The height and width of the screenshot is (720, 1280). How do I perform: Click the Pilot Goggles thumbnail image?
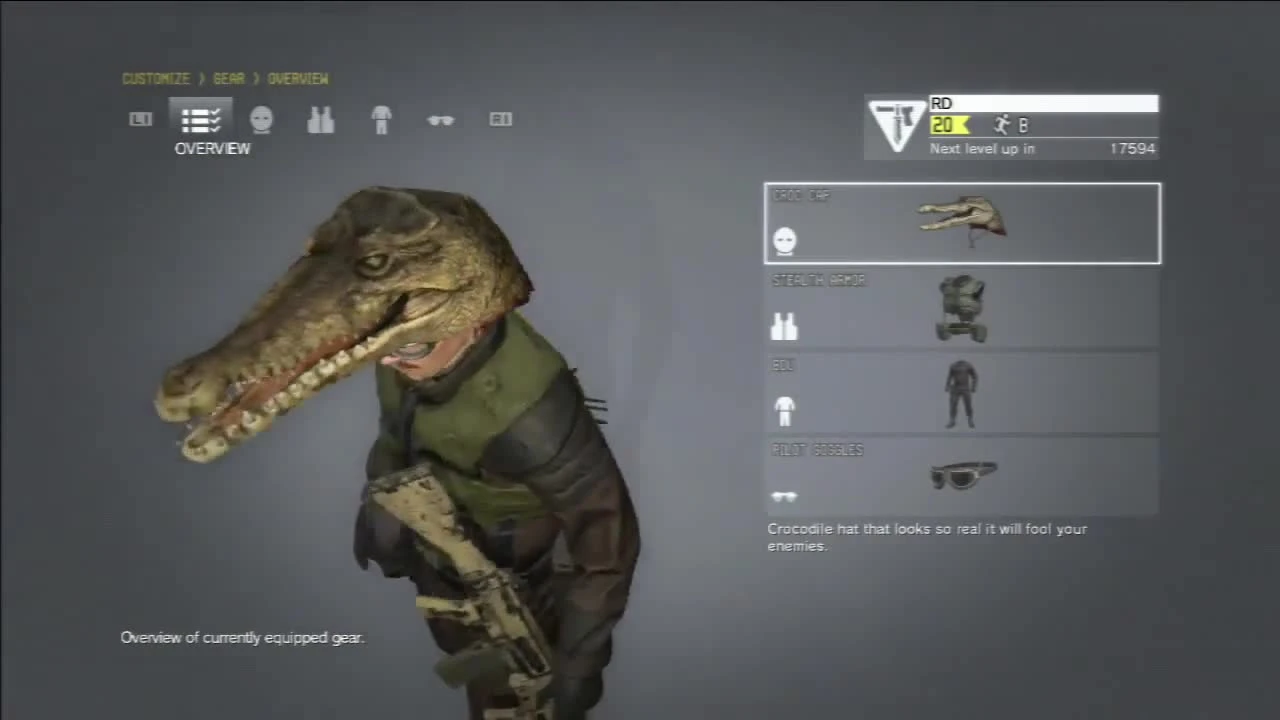tap(963, 477)
